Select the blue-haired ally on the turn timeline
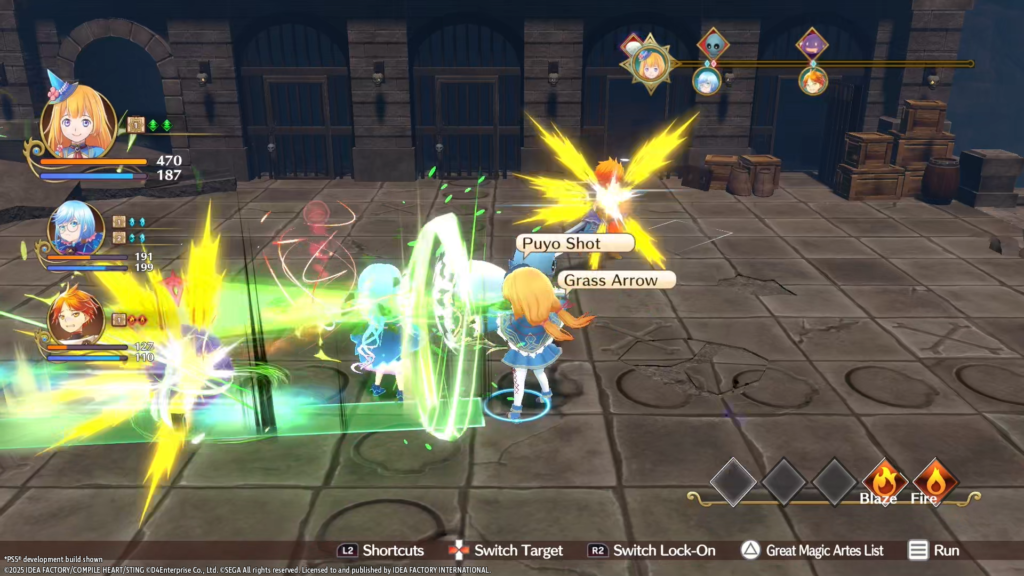 click(707, 80)
